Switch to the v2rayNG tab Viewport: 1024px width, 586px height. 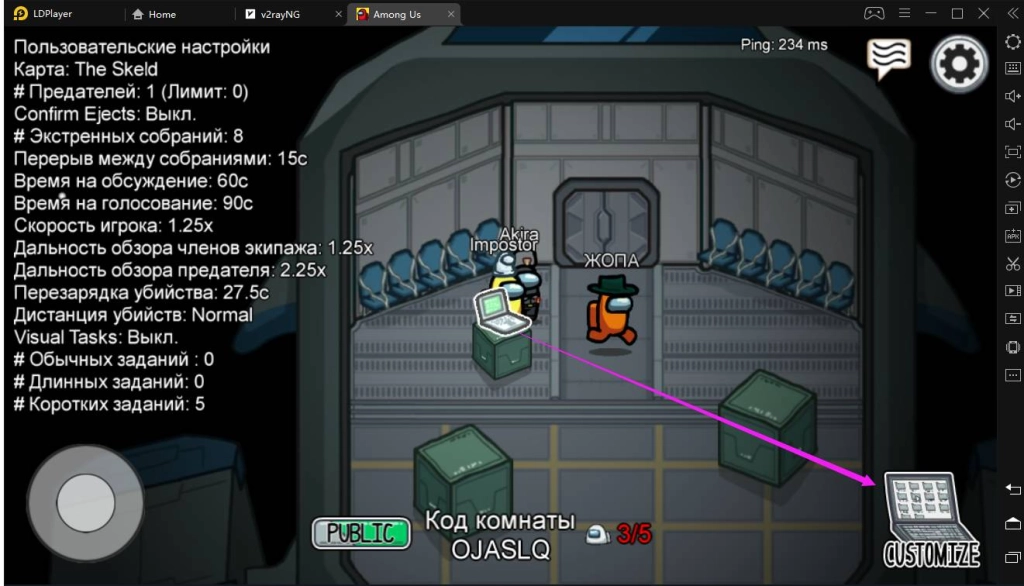284,15
